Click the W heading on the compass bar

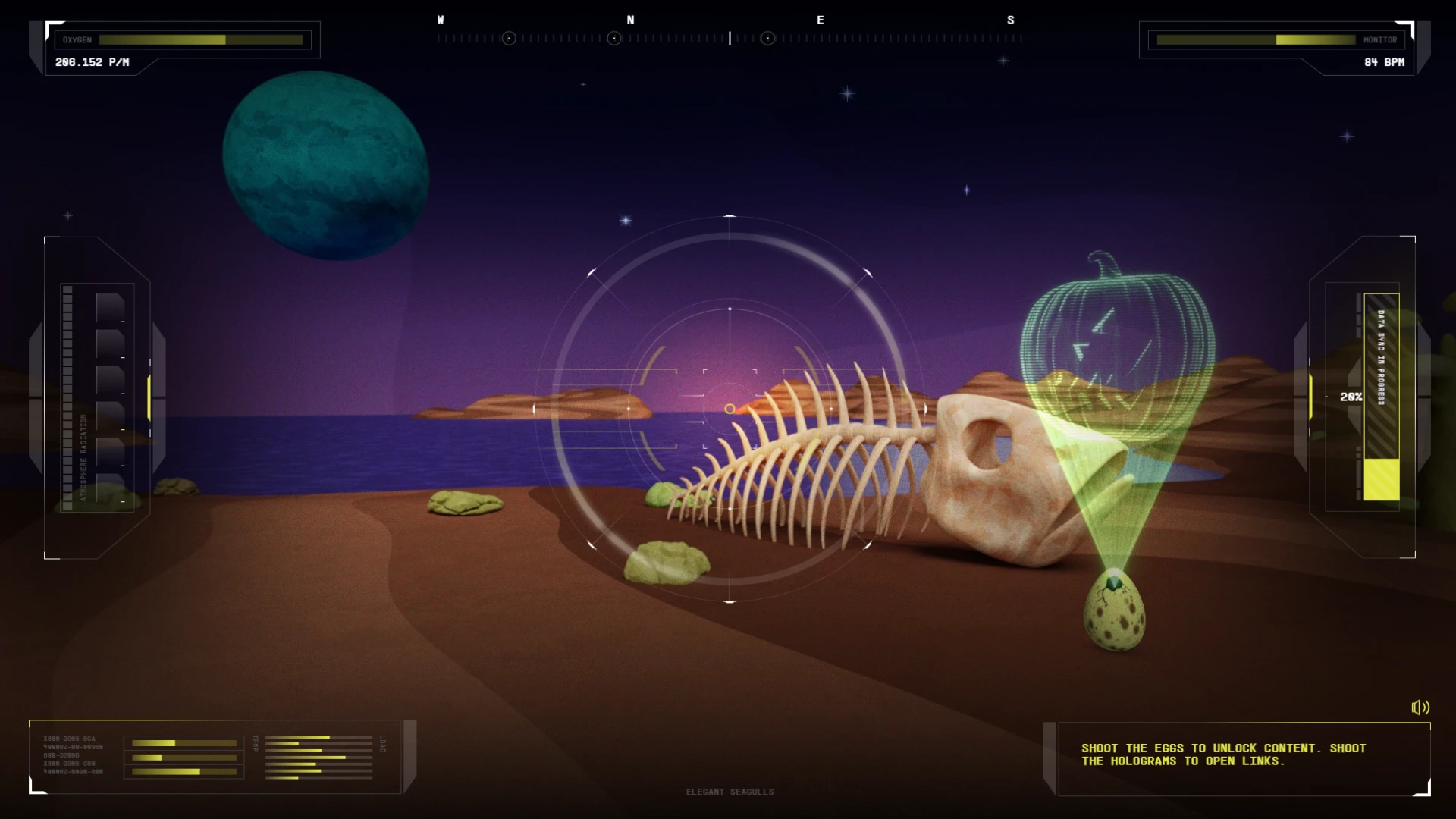441,20
